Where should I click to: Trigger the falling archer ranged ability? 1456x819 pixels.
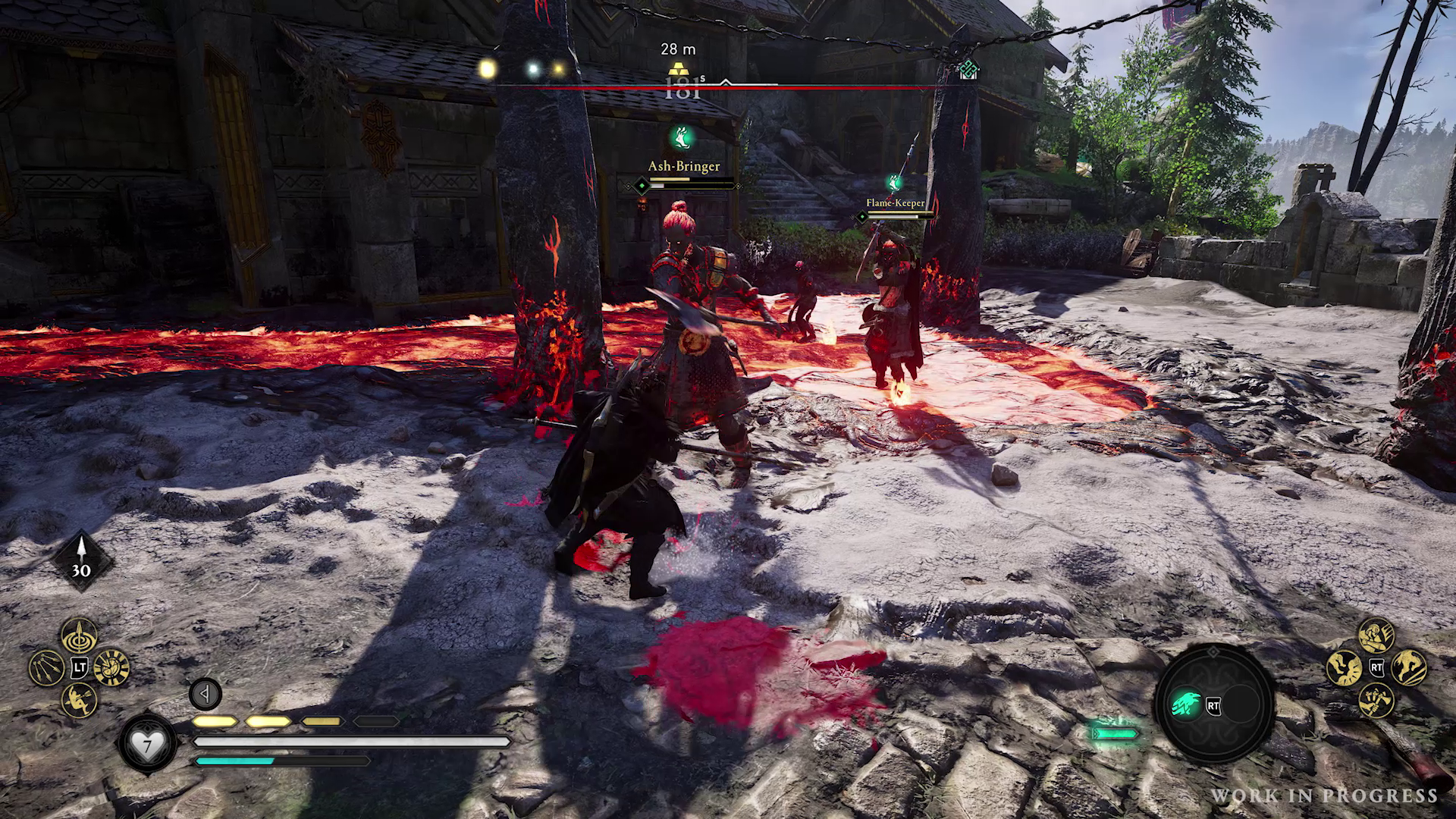pyautogui.click(x=79, y=699)
